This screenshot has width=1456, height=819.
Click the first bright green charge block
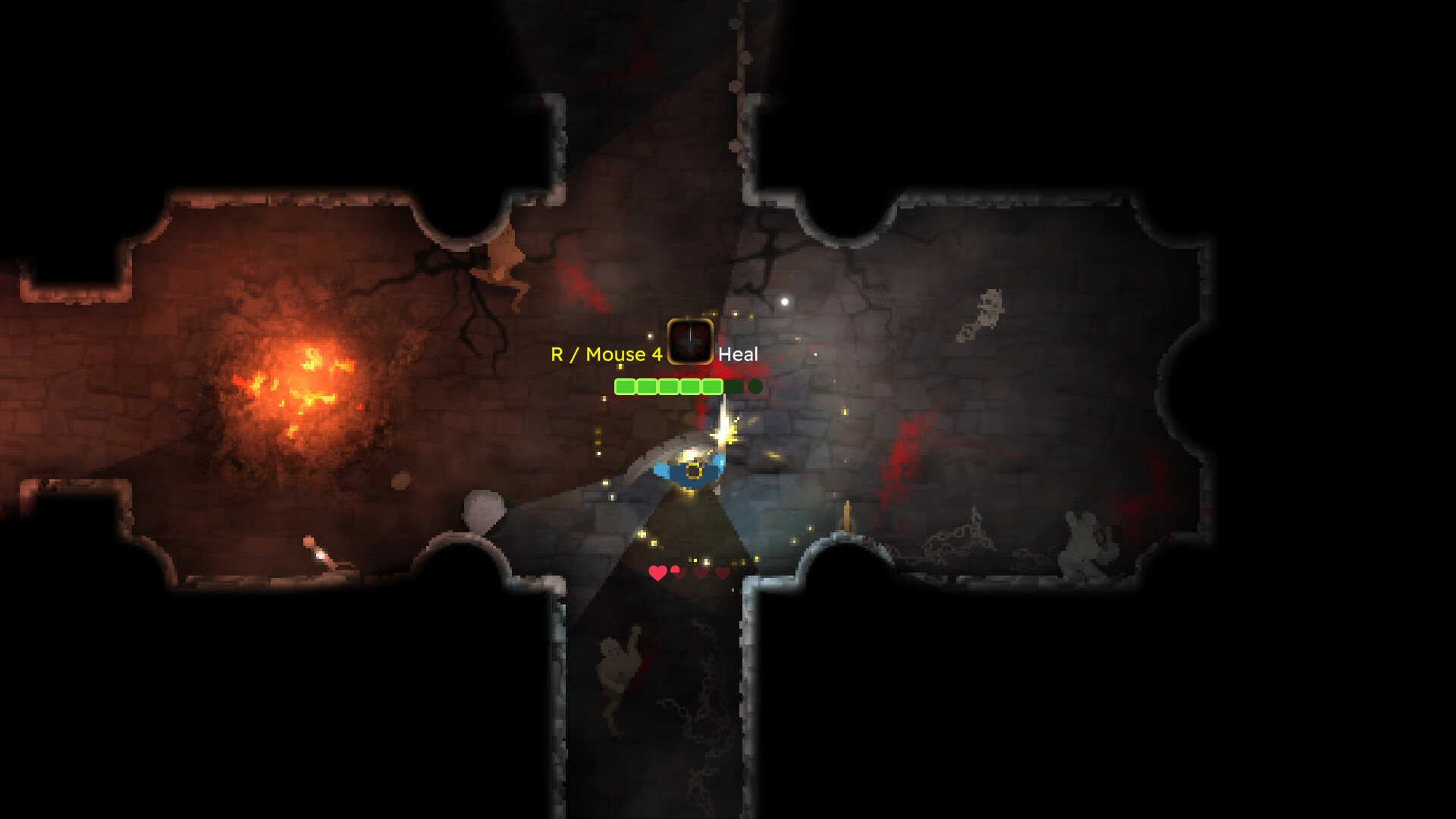pos(625,387)
